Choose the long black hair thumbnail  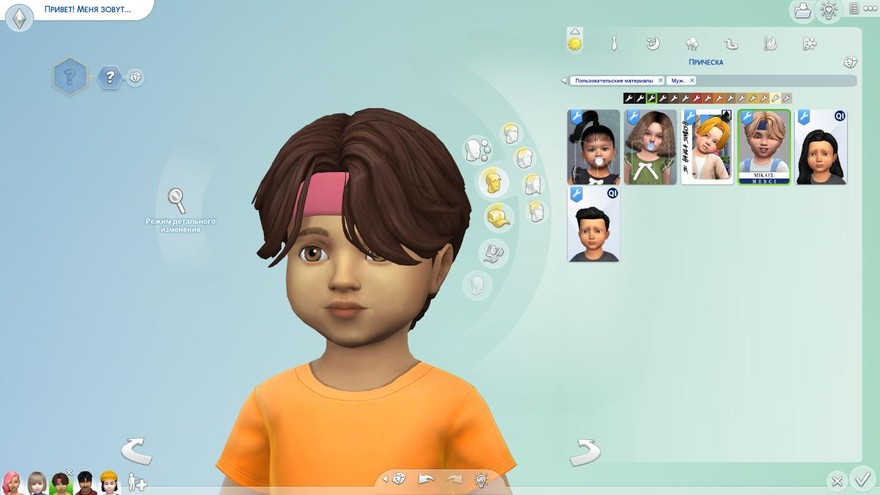coord(821,147)
